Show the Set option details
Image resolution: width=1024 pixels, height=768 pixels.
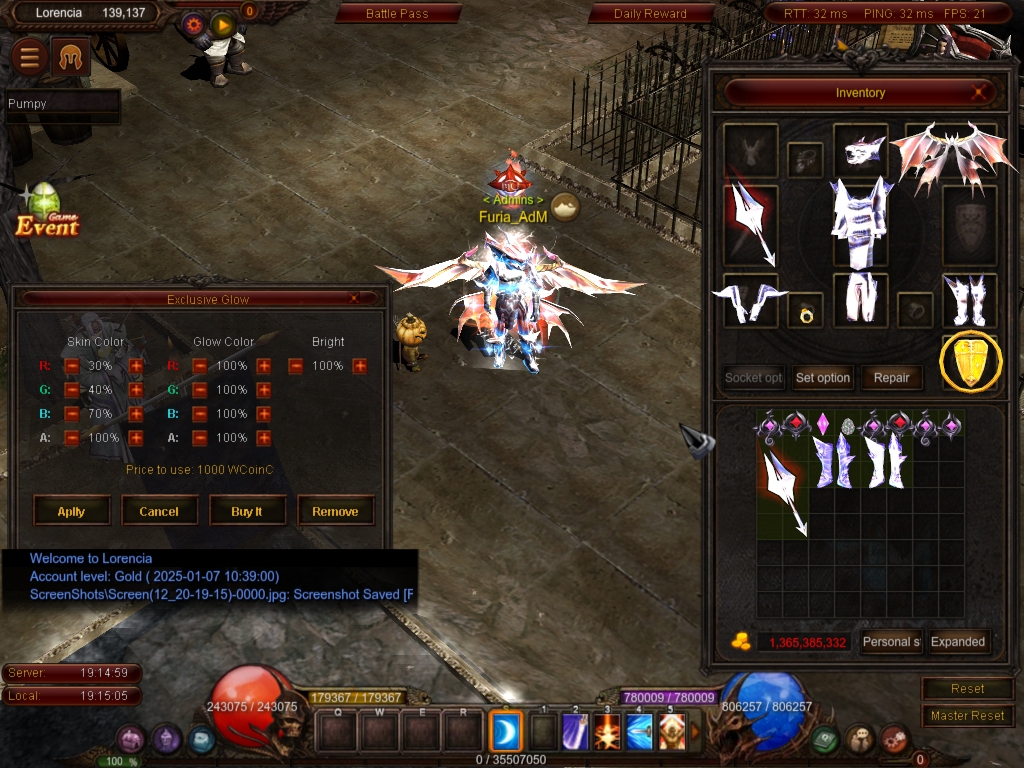pos(823,378)
